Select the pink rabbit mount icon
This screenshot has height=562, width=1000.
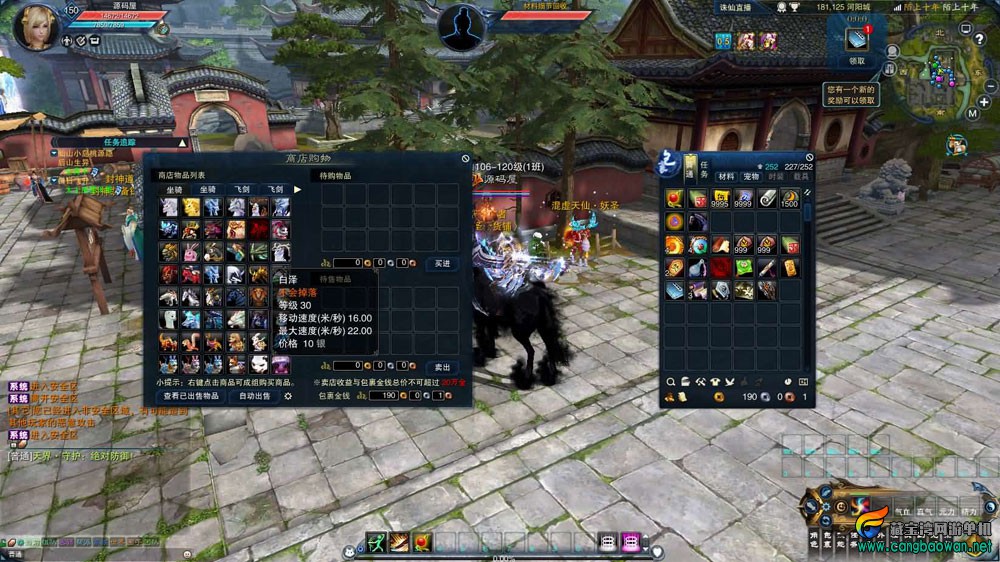click(x=190, y=252)
